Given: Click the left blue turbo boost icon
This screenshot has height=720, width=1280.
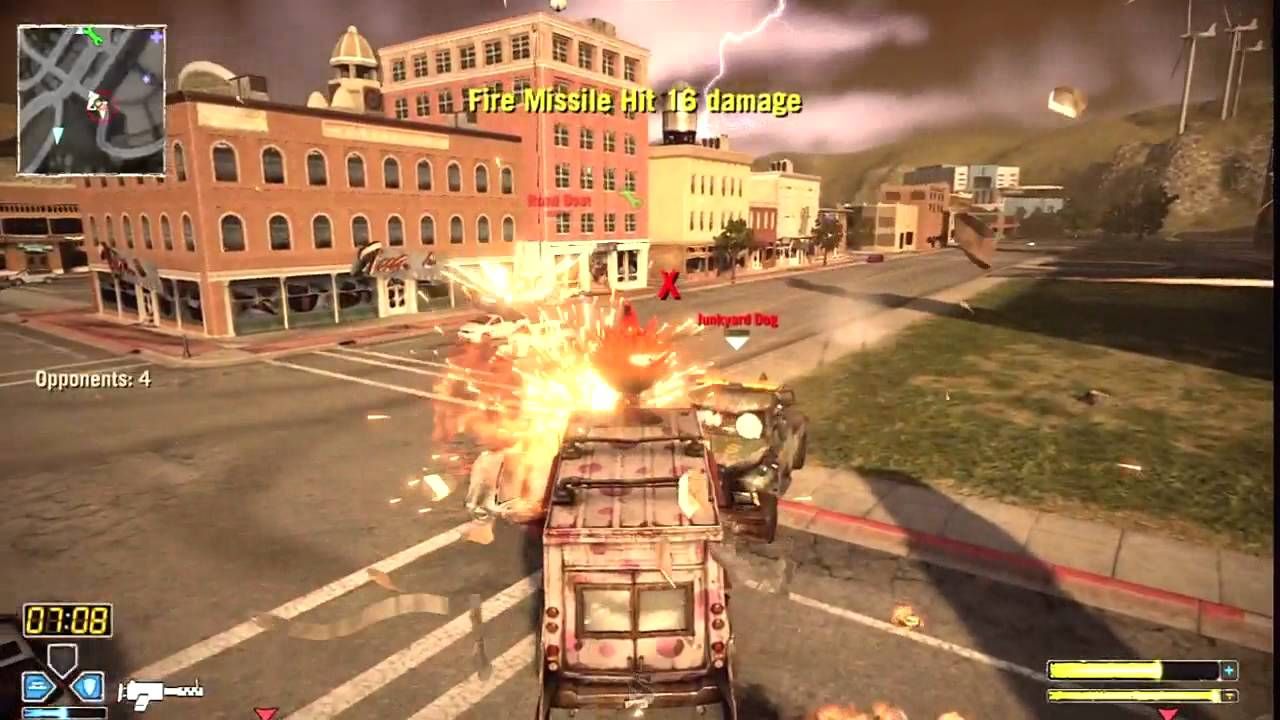Looking at the screenshot, I should (39, 688).
